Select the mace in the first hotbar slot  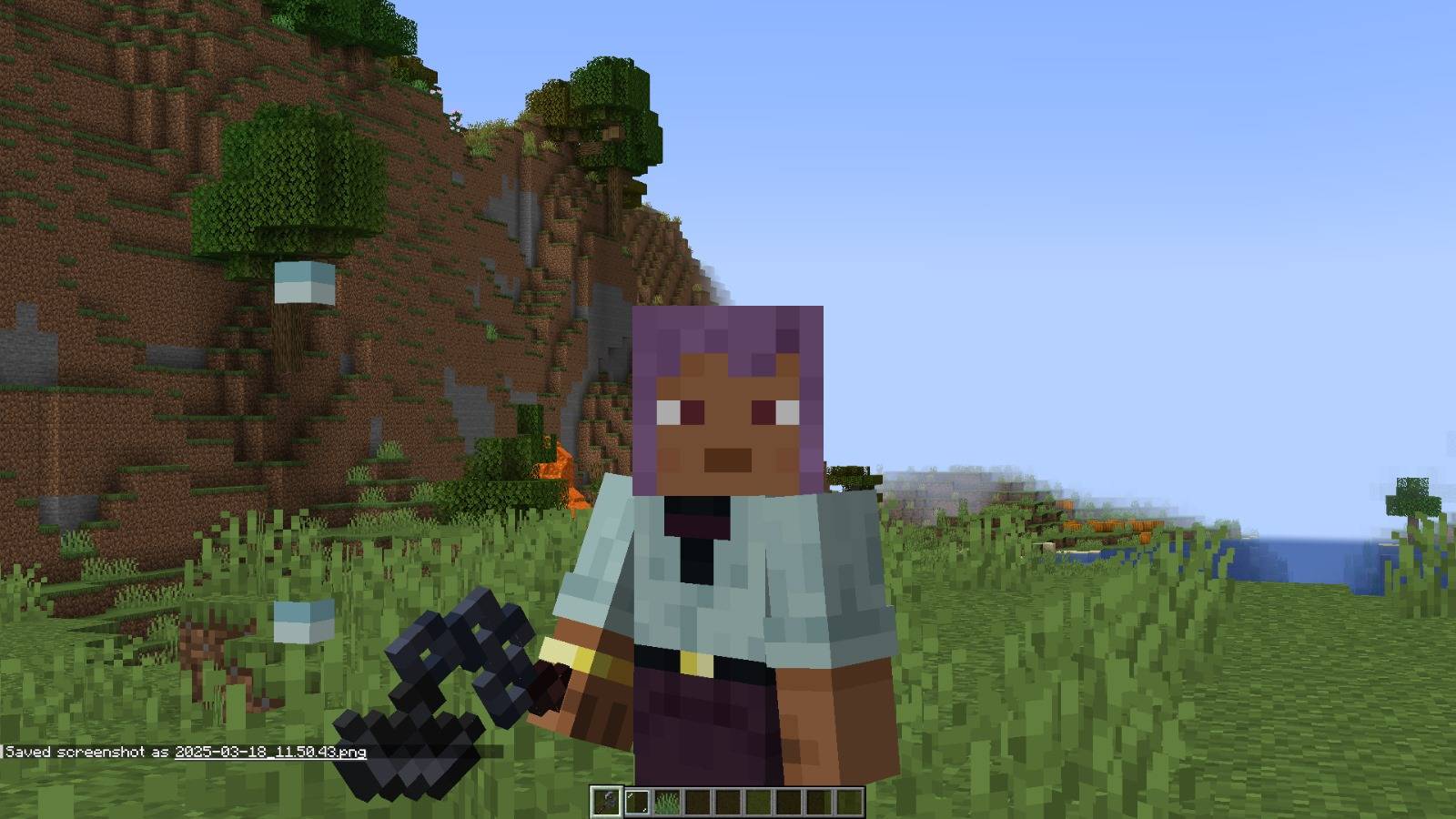pos(606,801)
